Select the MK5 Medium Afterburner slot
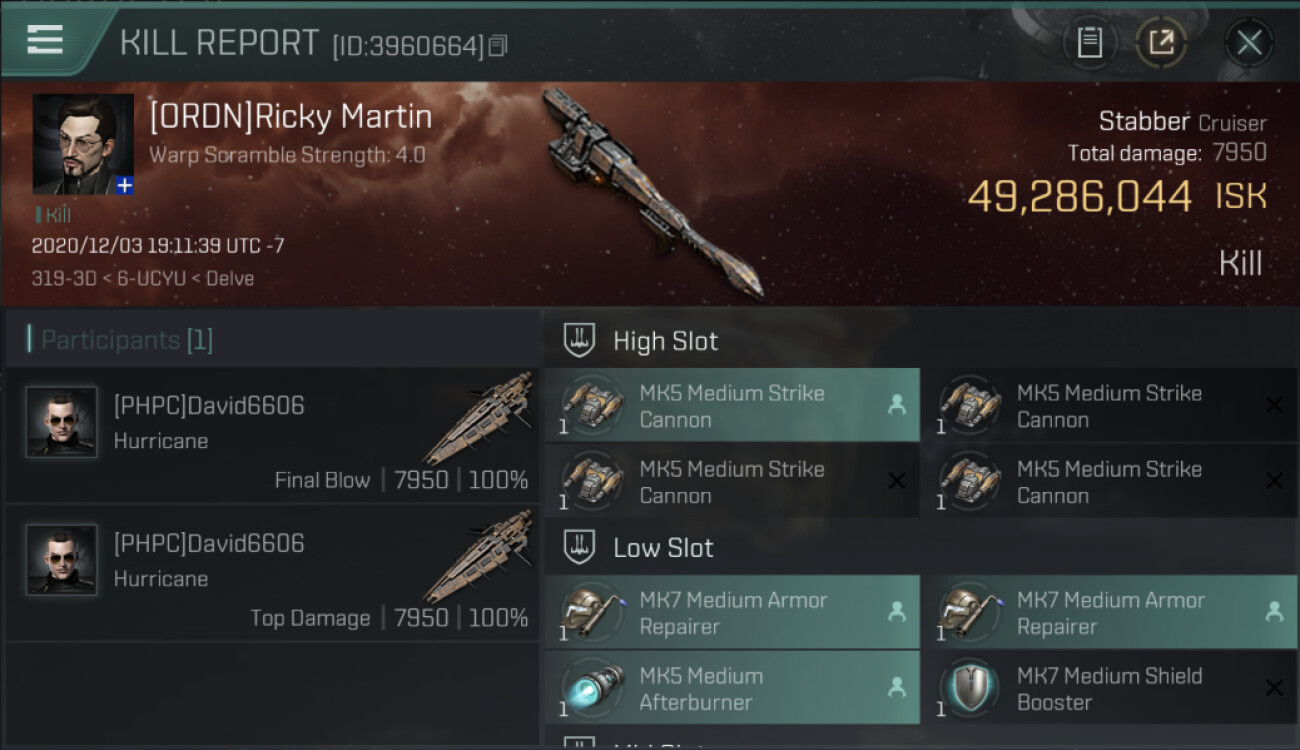The image size is (1300, 750). pos(732,688)
